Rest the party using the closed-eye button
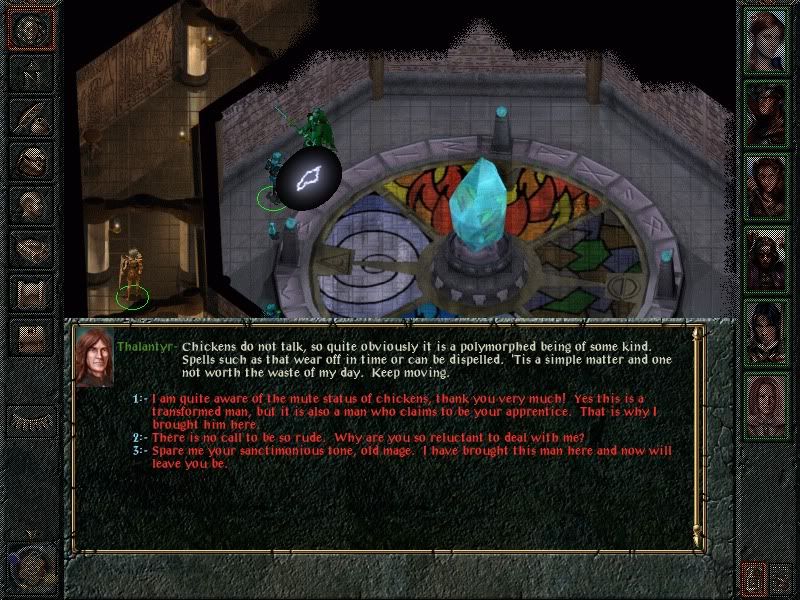The image size is (800, 600). click(x=31, y=420)
